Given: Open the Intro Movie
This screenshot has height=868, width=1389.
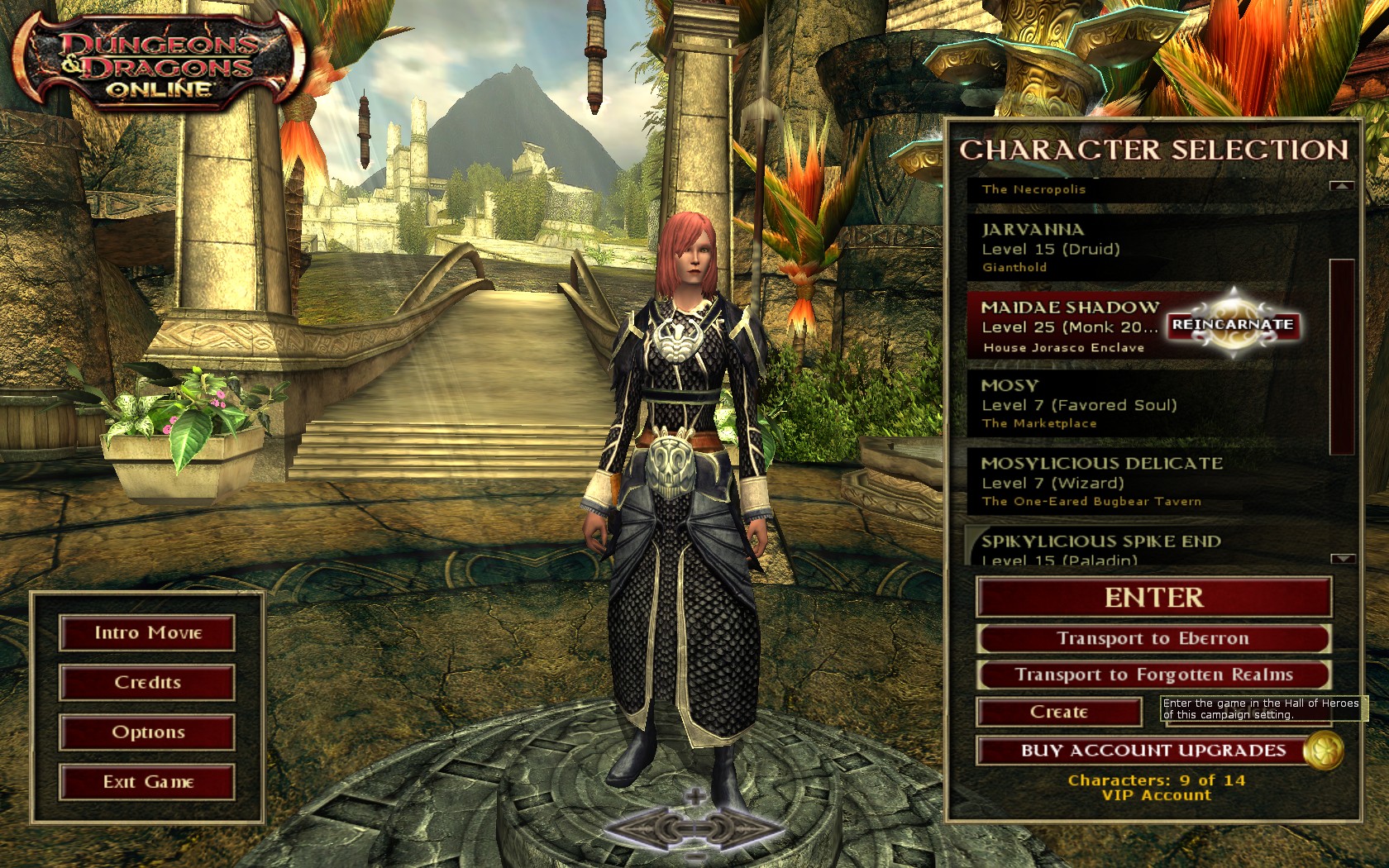Looking at the screenshot, I should pyautogui.click(x=147, y=633).
